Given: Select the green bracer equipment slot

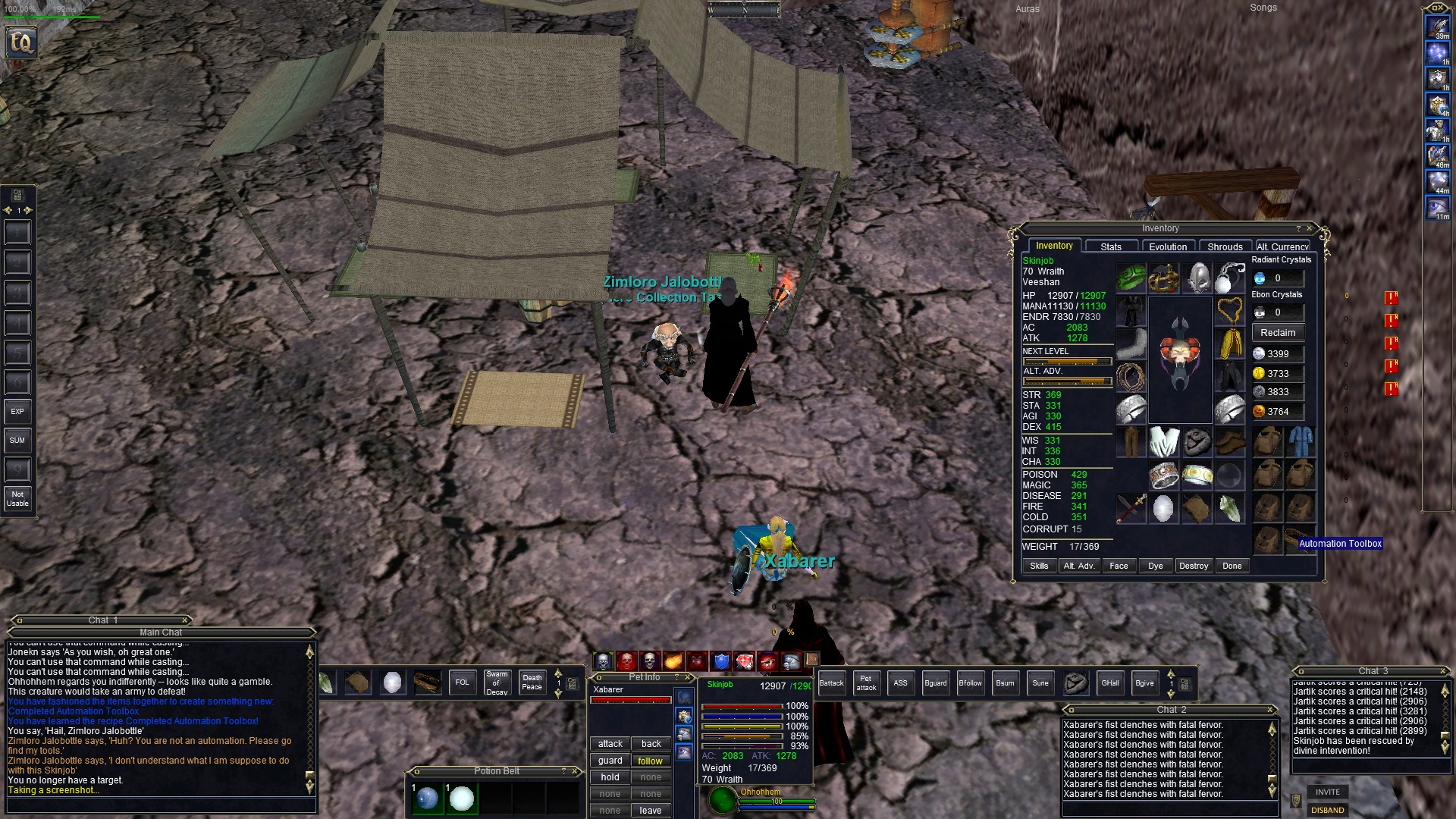Looking at the screenshot, I should pos(1131,278).
